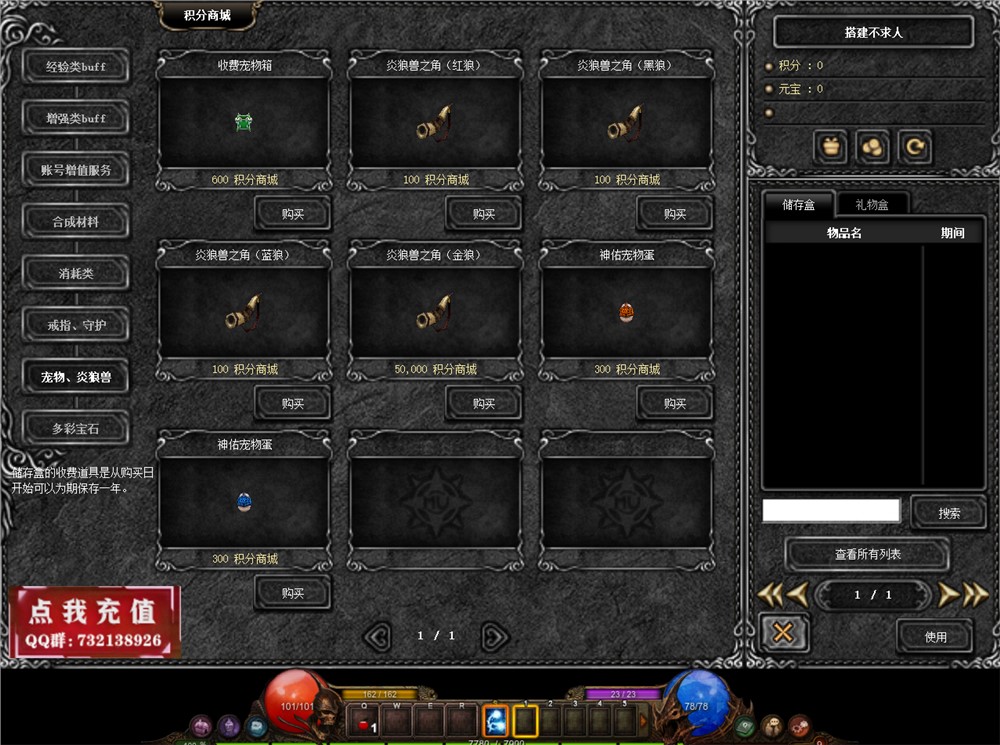Select the 炎狼兽之角（蓝狼） horn item
The image size is (1000, 745).
tap(244, 314)
